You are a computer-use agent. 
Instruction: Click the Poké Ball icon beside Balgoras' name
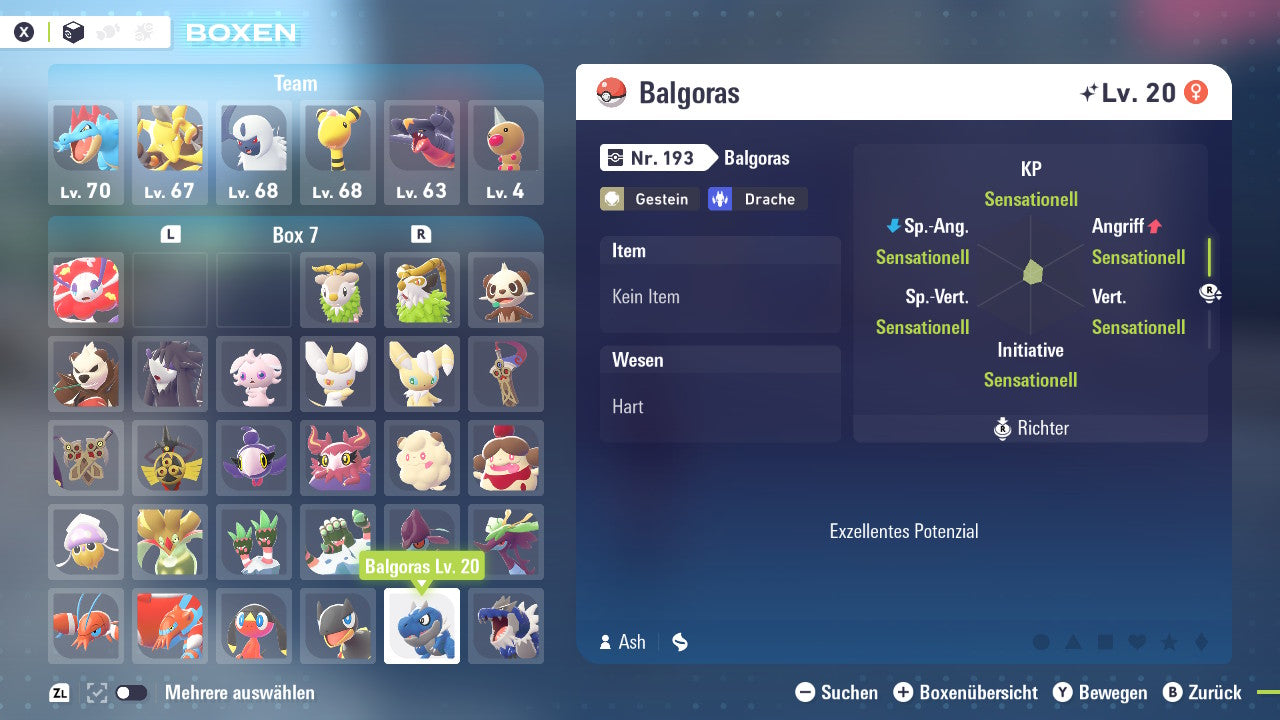click(612, 93)
